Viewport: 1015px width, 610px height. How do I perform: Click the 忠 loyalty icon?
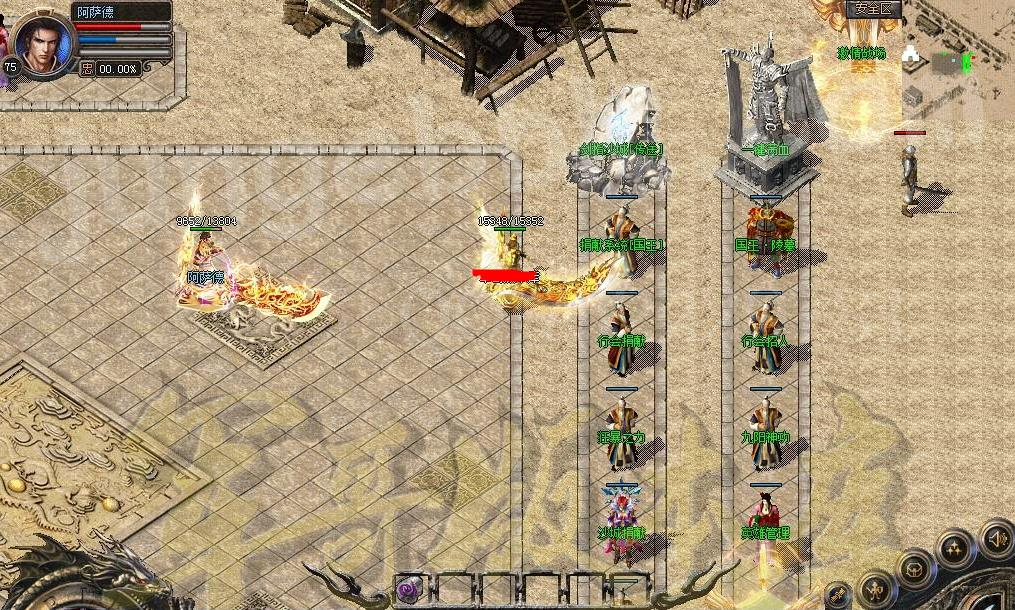coord(87,68)
